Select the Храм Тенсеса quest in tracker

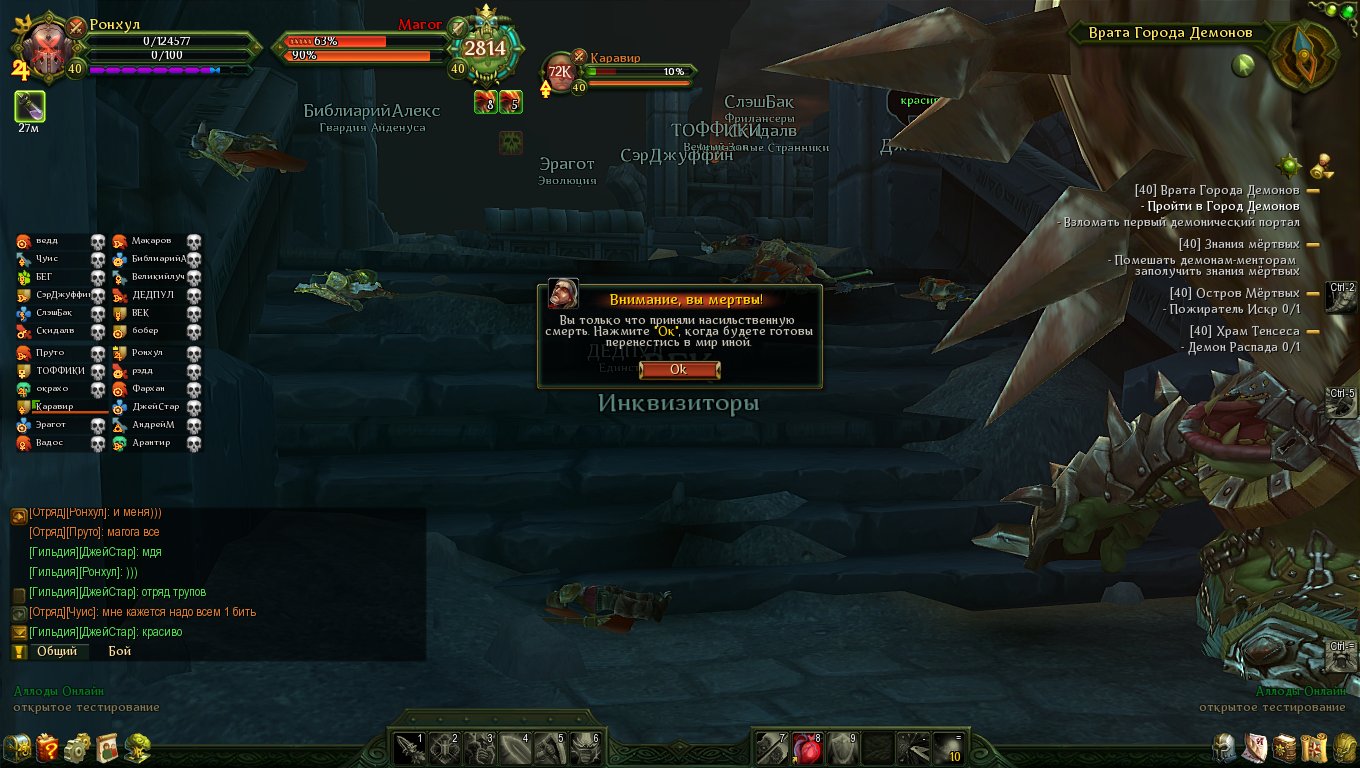(1244, 331)
